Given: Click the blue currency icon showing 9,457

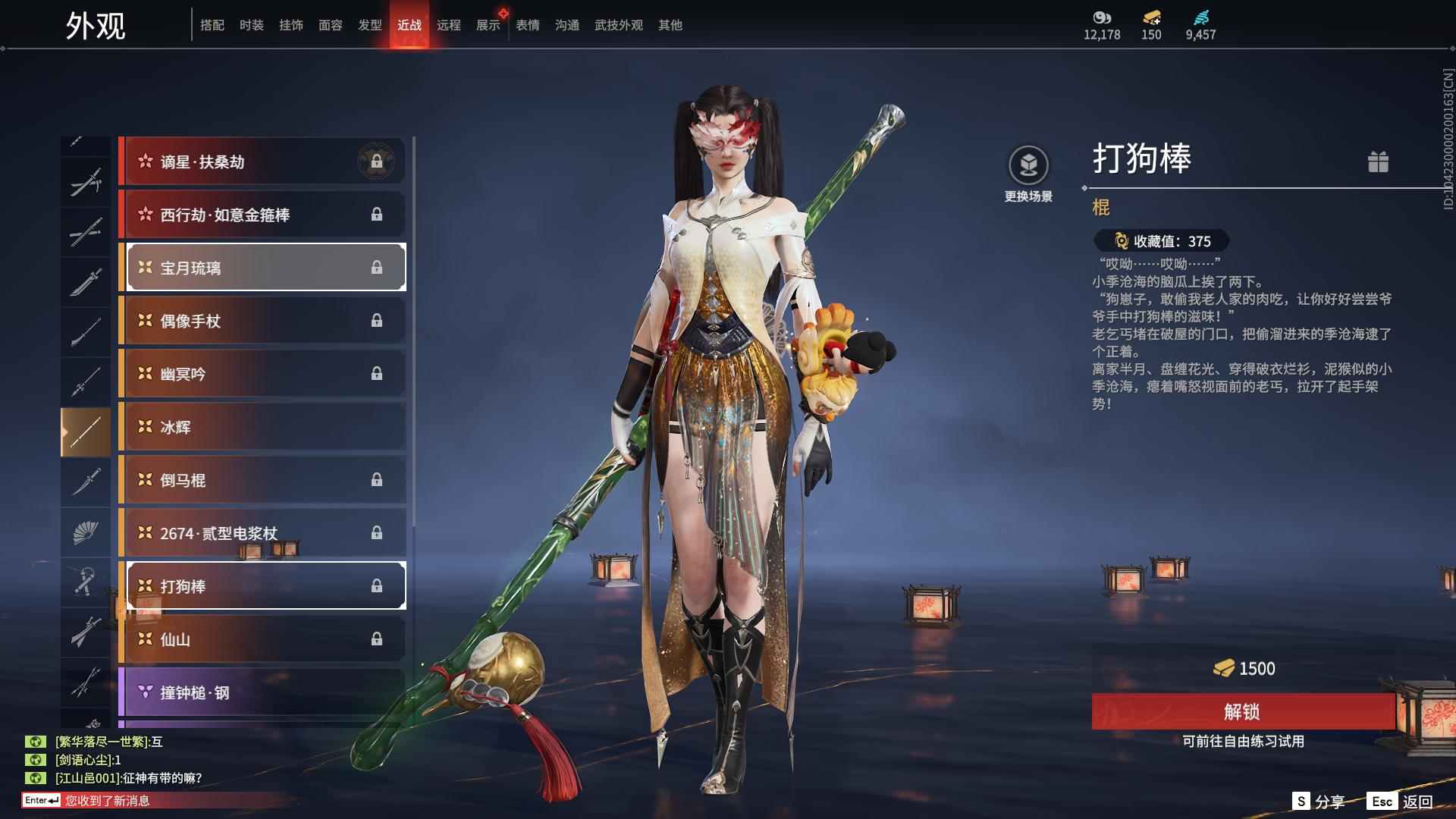Looking at the screenshot, I should pos(1200,18).
